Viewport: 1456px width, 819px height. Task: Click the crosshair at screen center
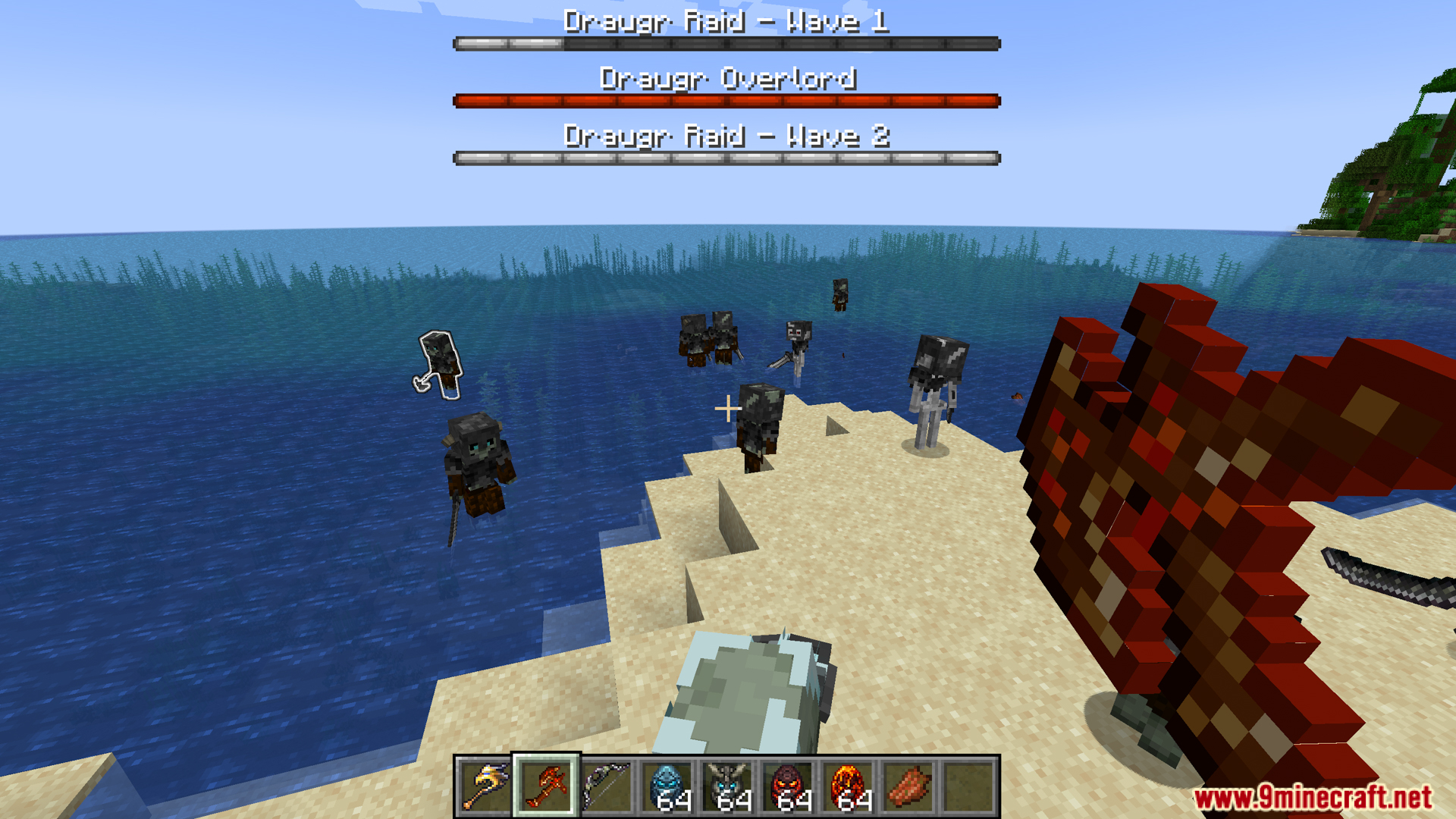click(x=728, y=409)
